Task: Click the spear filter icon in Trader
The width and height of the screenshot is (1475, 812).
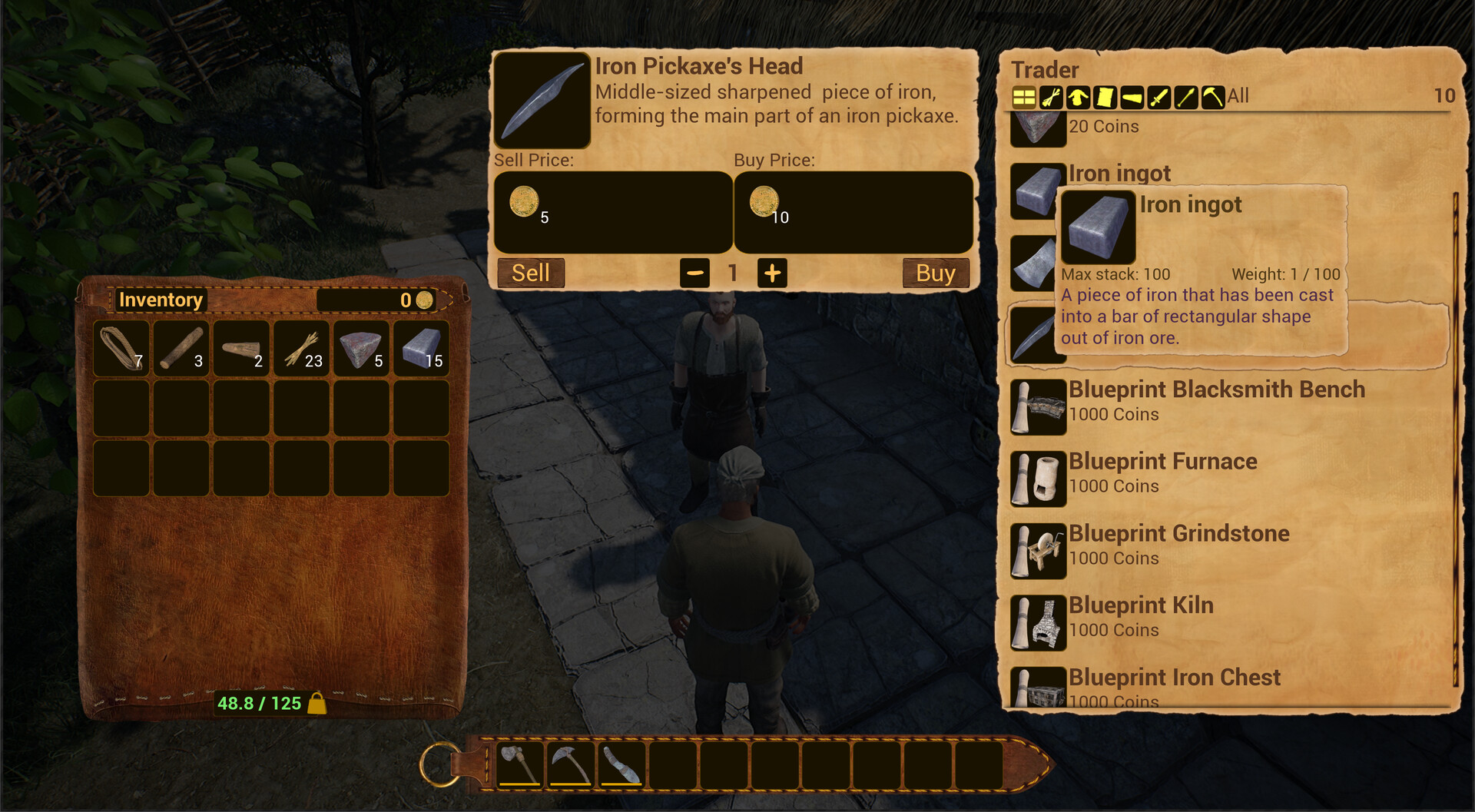Action: pyautogui.click(x=1186, y=98)
